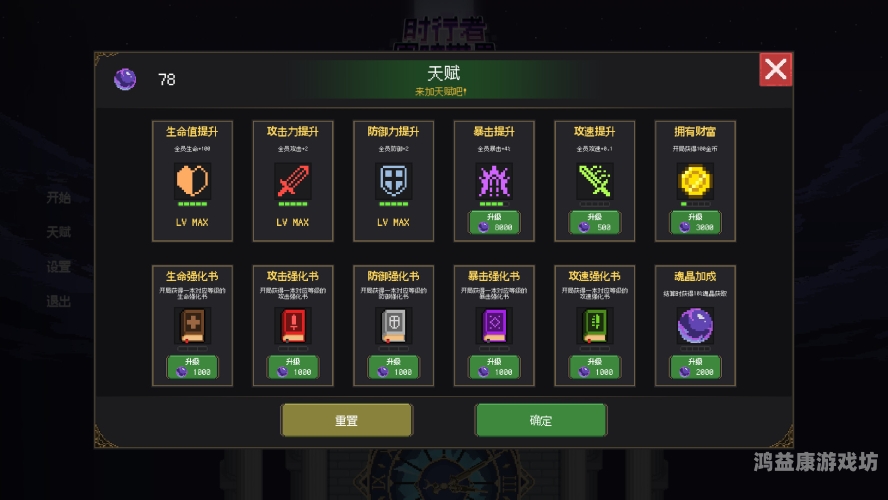Upgrade the 攻速强化书 talent
This screenshot has height=500, width=888.
595,367
